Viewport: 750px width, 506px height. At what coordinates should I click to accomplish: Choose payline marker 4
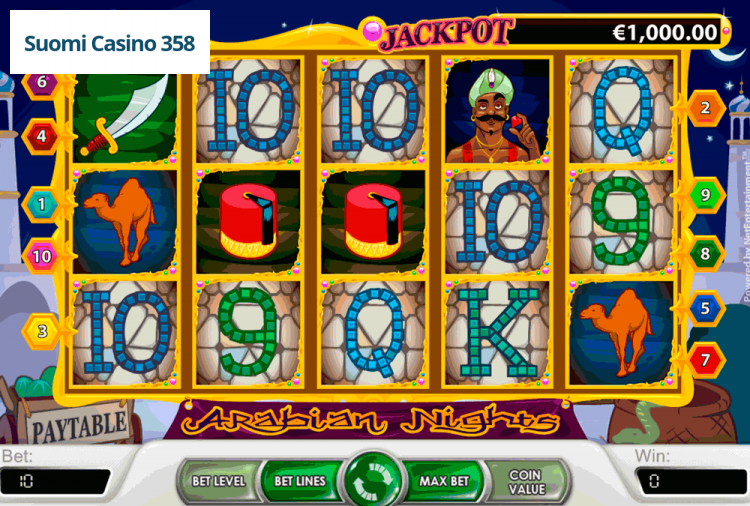click(41, 133)
